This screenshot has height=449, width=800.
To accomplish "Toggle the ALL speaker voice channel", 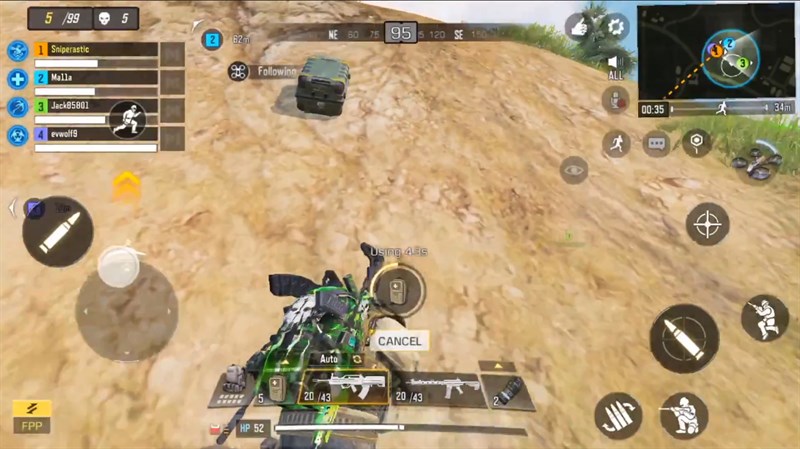I will coord(616,66).
